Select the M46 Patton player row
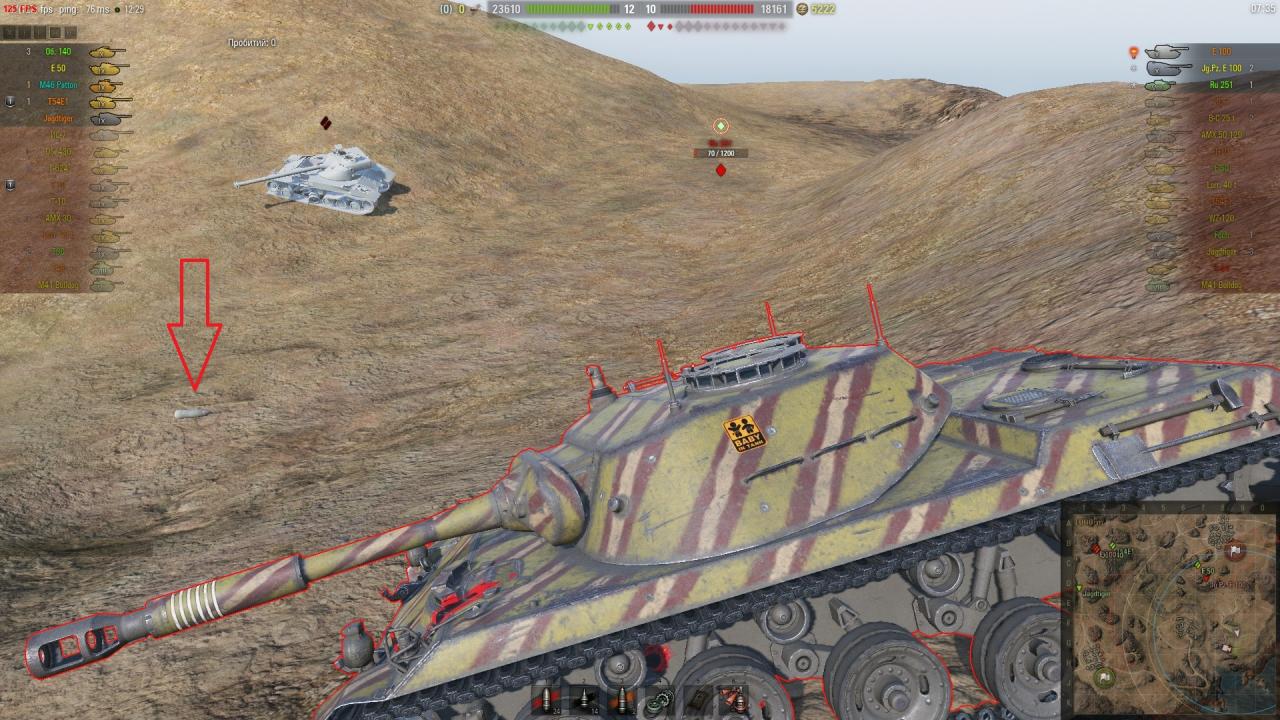The image size is (1280, 720). 60,85
